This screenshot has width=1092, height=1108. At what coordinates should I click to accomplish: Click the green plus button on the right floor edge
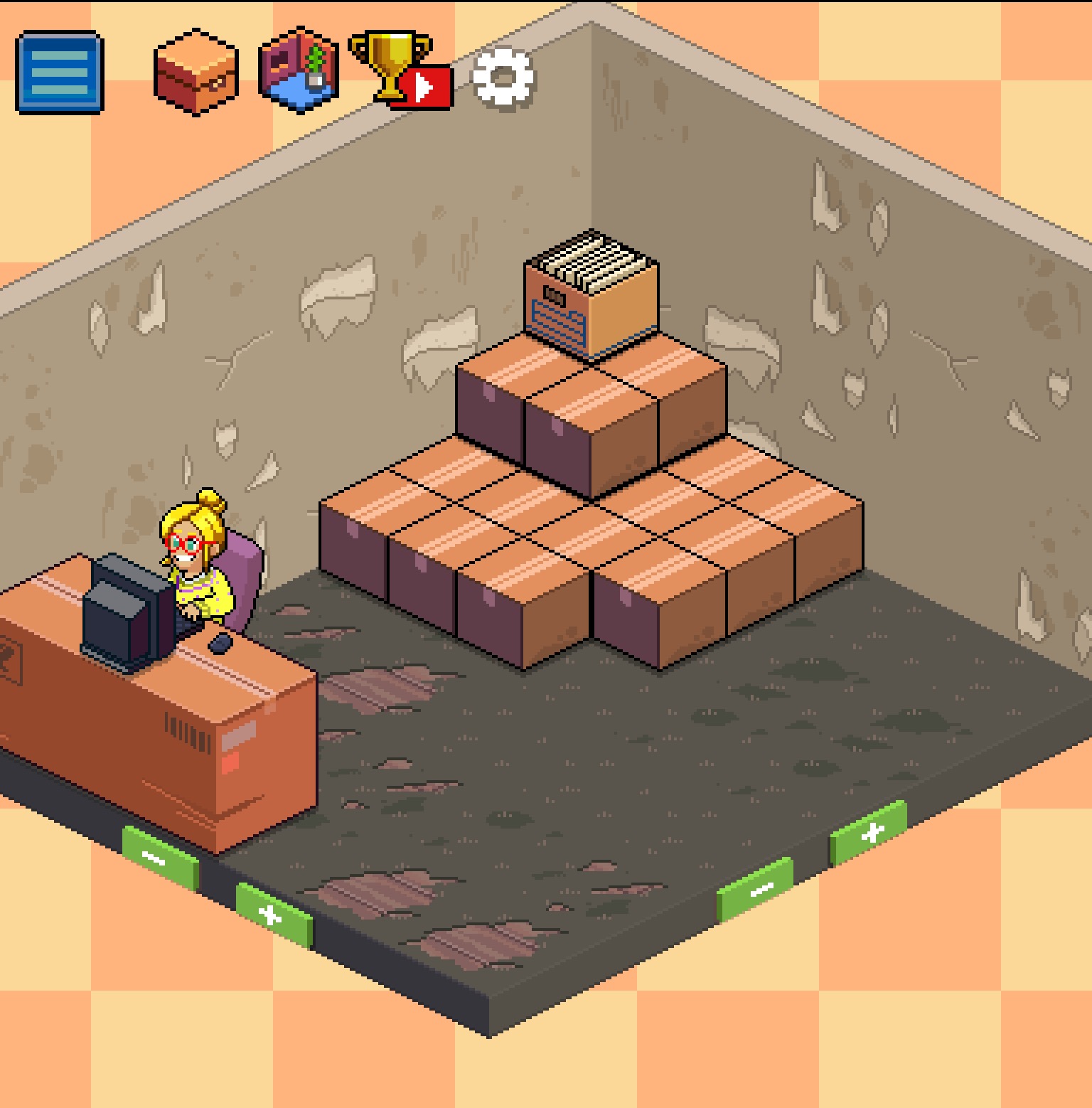pyautogui.click(x=869, y=833)
